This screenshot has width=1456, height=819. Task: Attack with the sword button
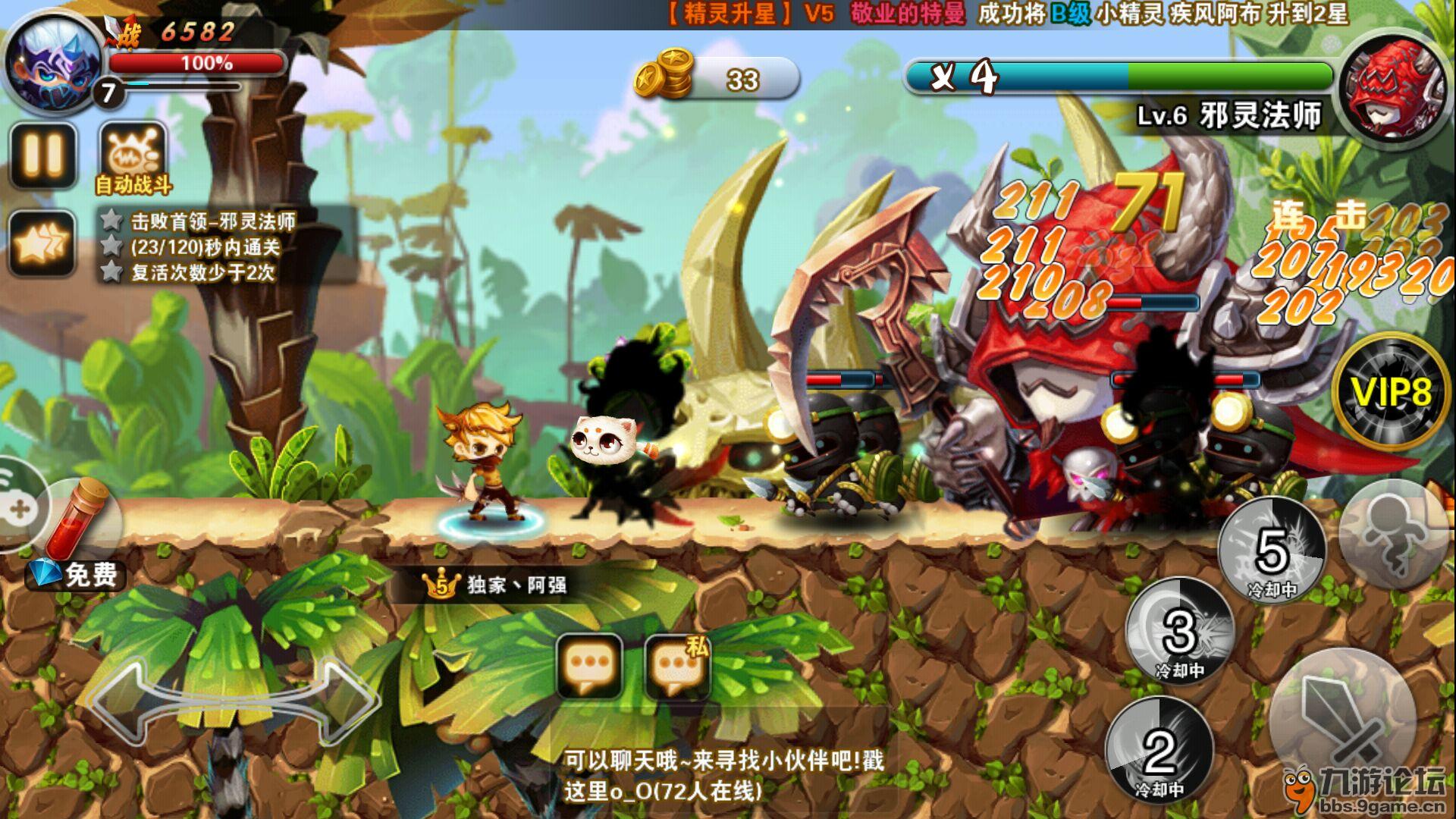[1341, 720]
